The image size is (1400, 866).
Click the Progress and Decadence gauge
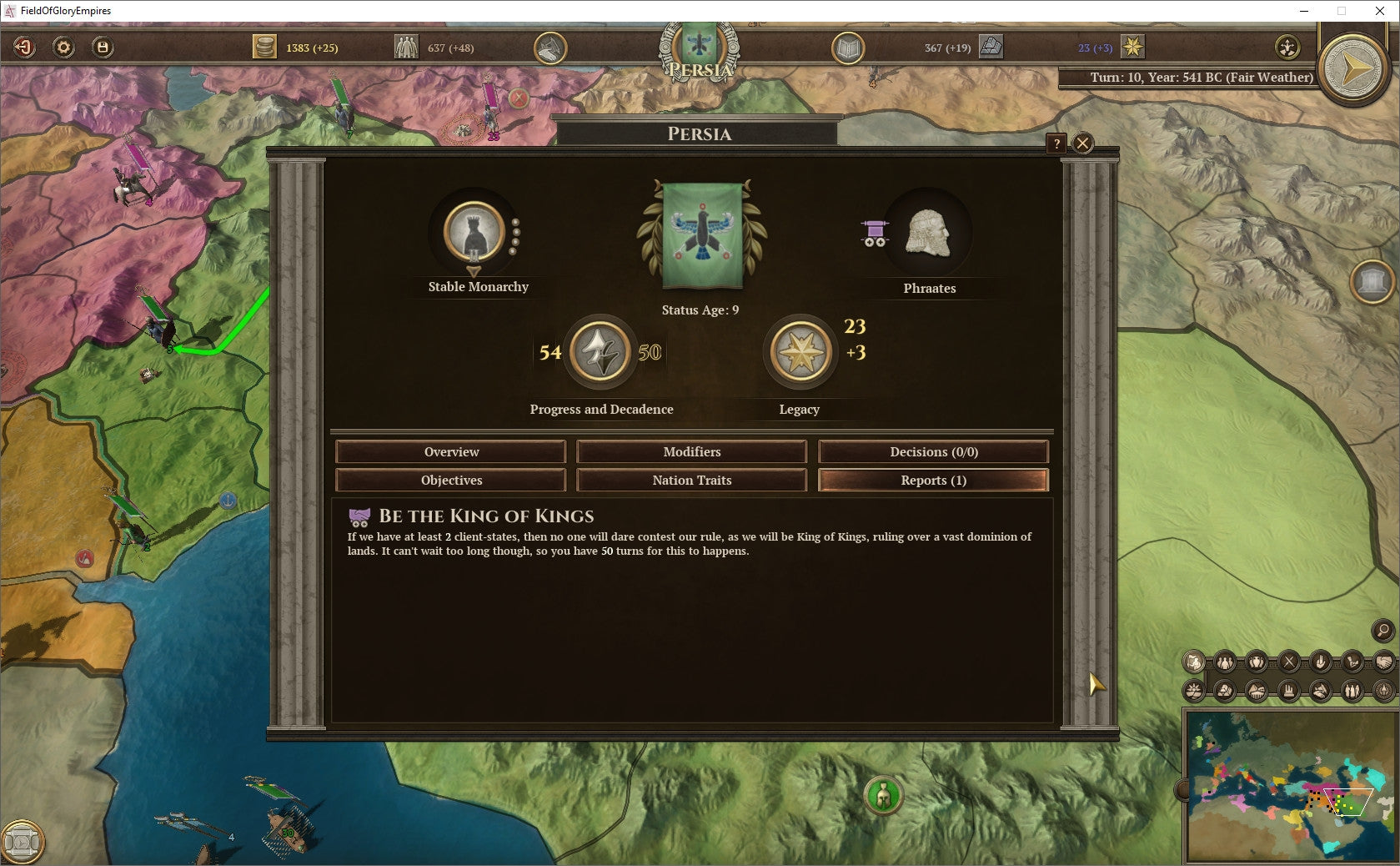pos(601,351)
